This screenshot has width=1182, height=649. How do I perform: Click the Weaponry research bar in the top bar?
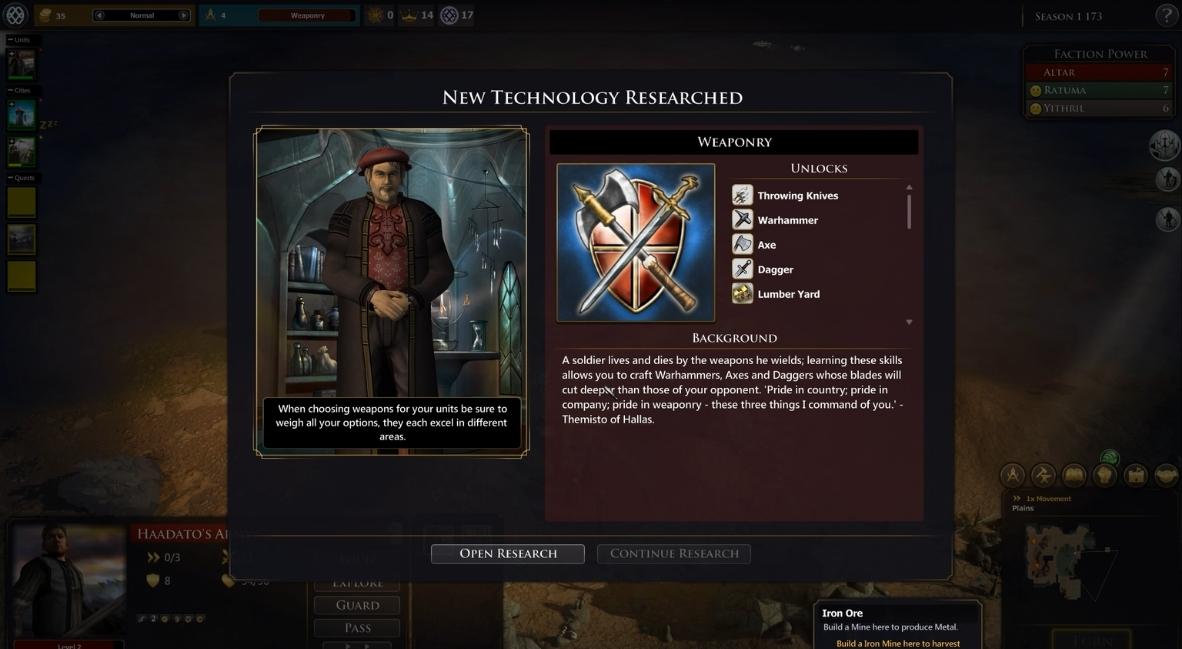point(307,16)
